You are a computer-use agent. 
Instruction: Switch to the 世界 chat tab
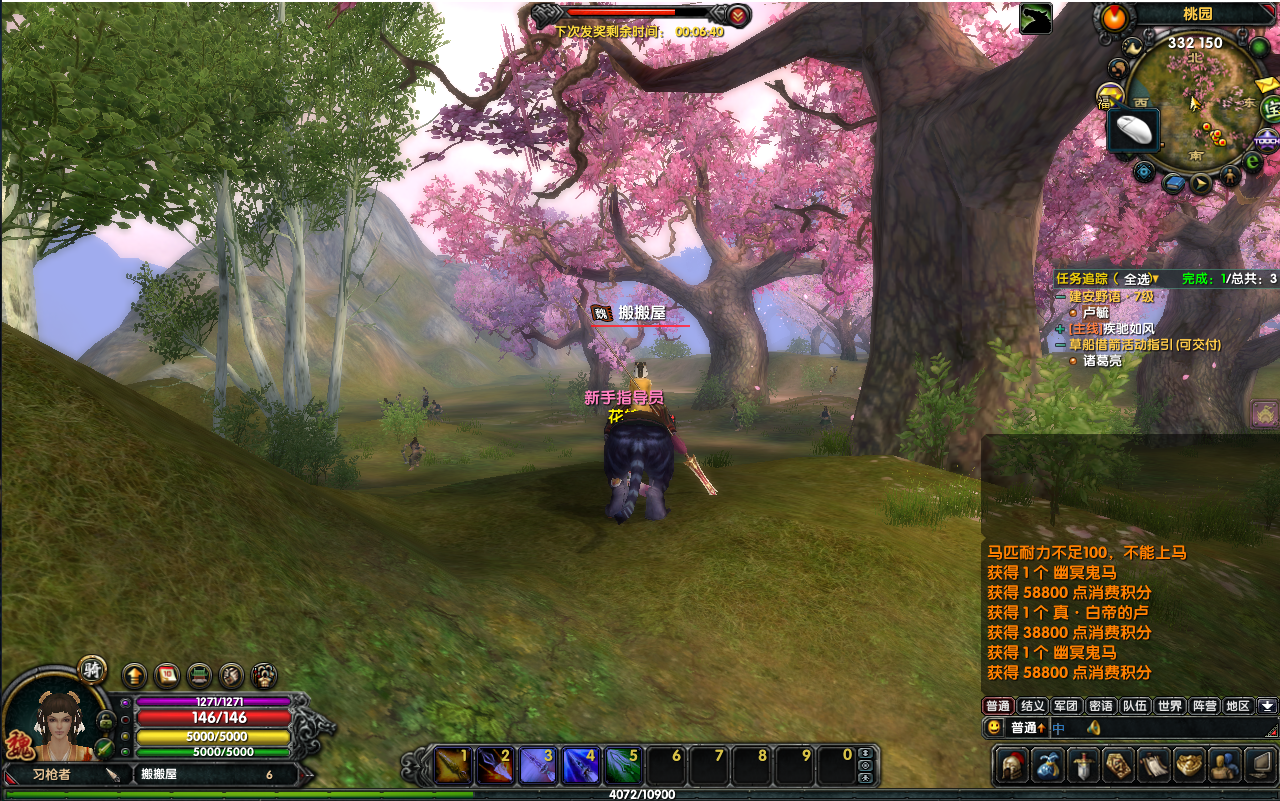click(x=1169, y=706)
